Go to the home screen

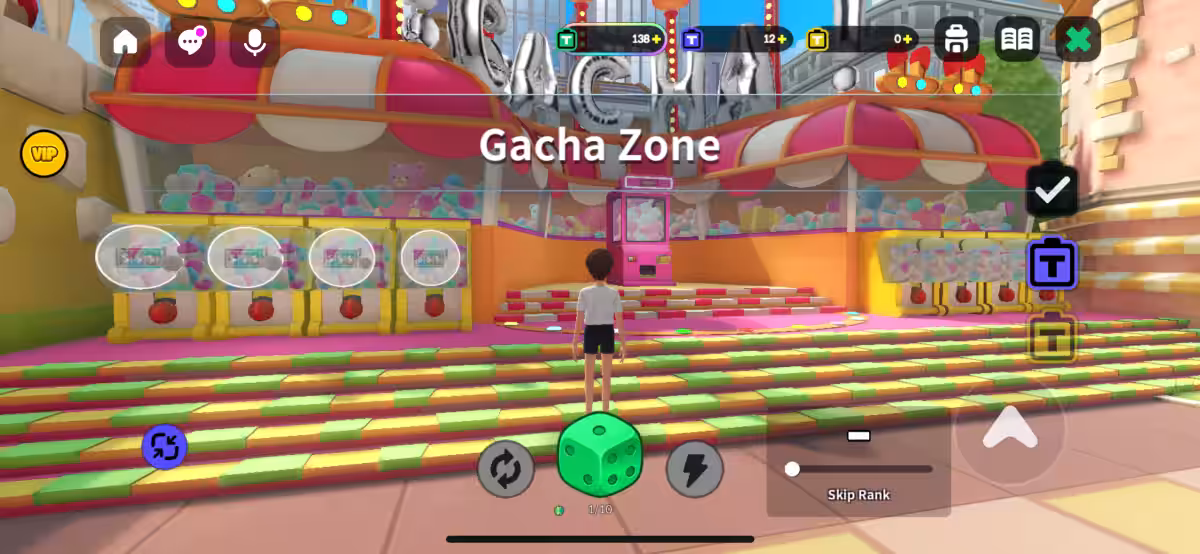pos(125,42)
